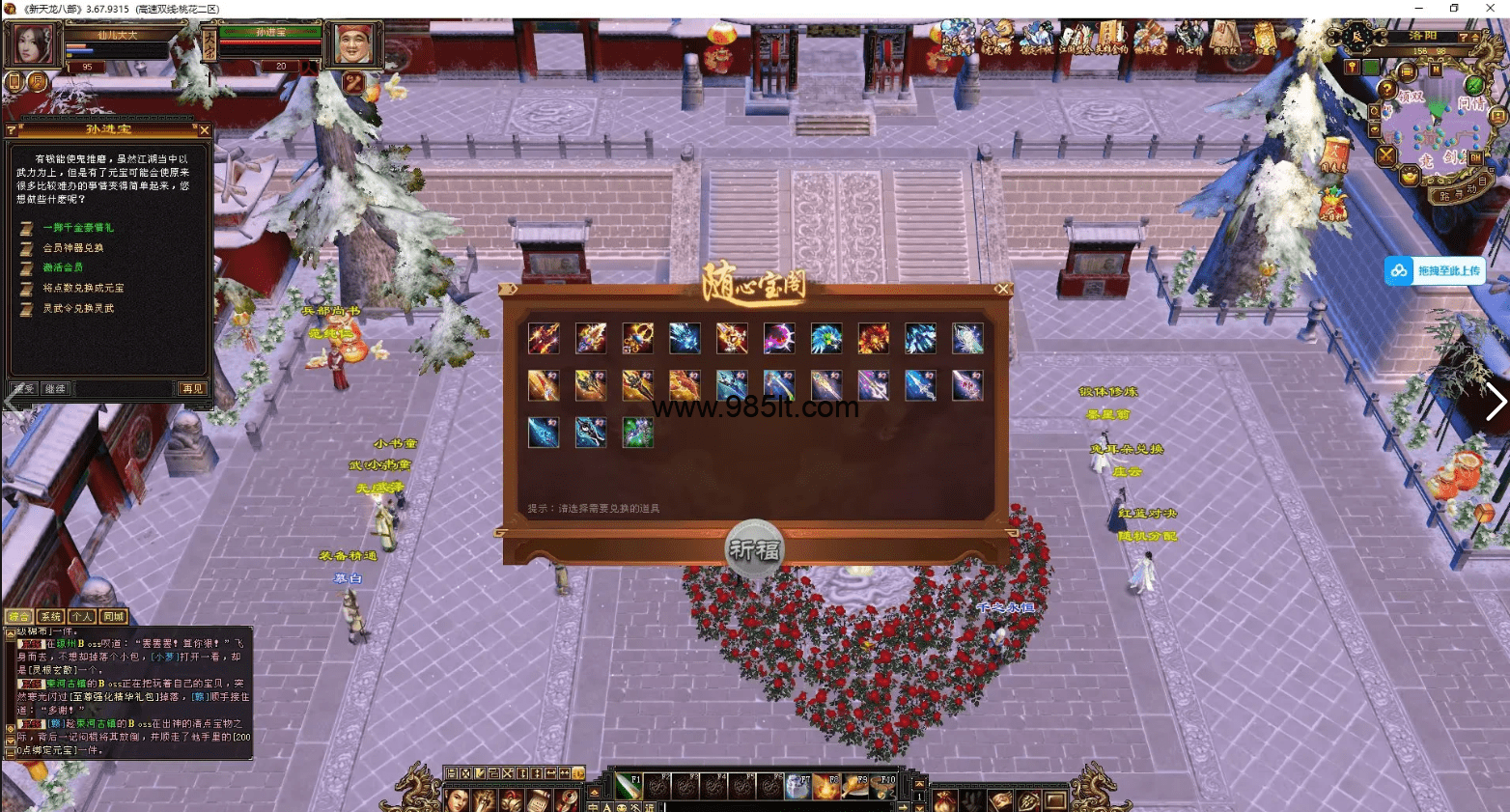Choose the 一掷千金豪情礼 dialogue option
This screenshot has height=812, width=1510.
[x=77, y=228]
